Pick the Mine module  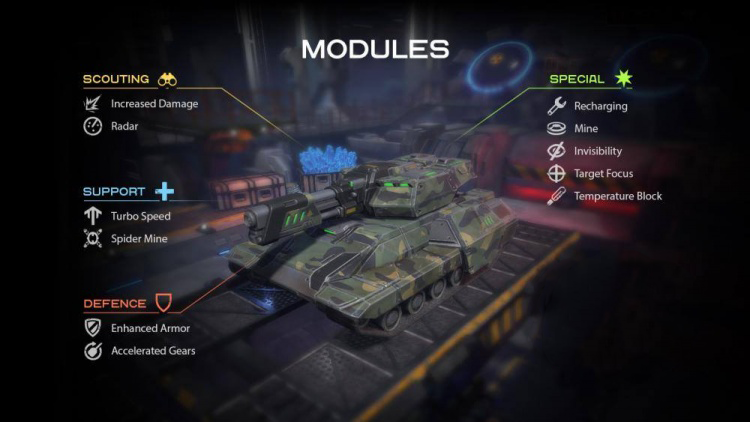click(586, 128)
